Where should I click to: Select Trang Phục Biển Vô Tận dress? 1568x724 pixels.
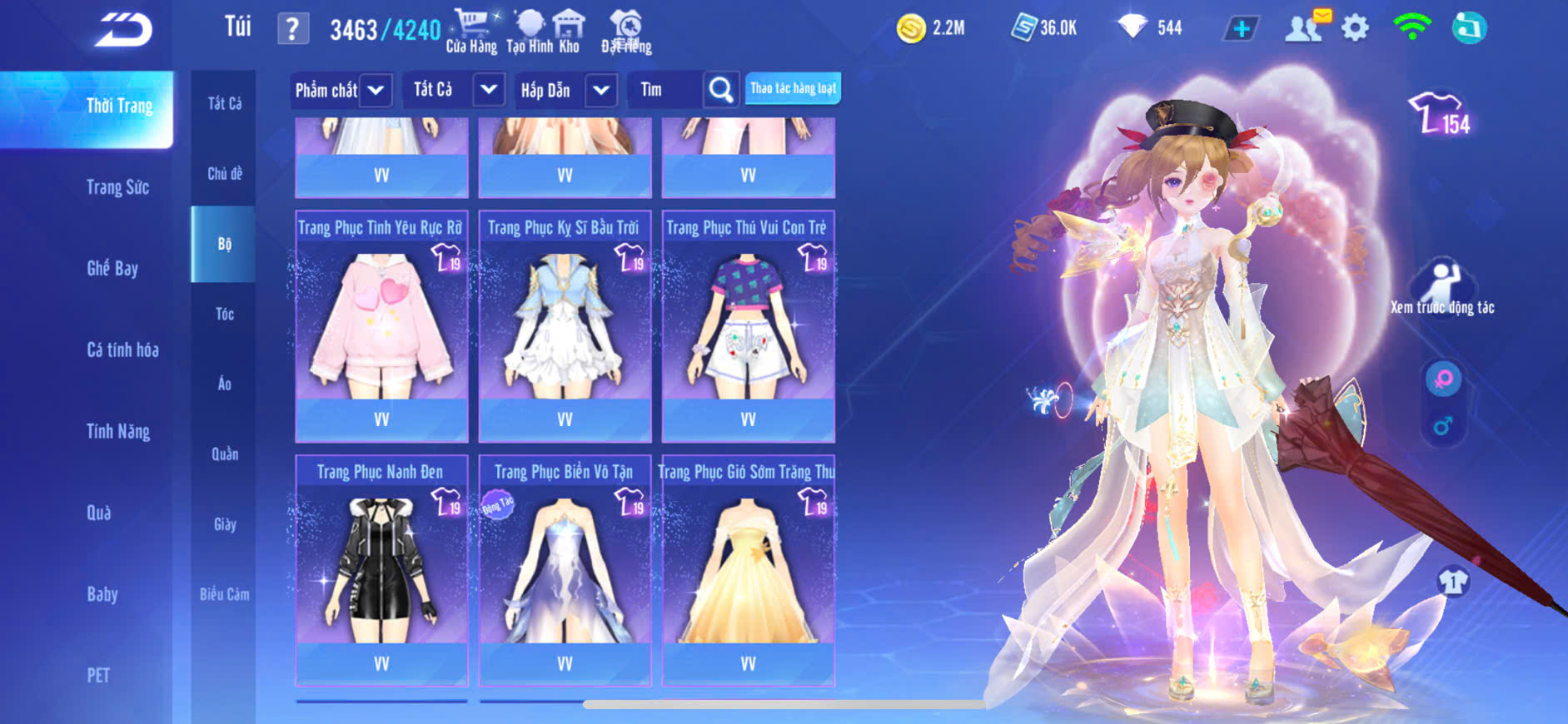pos(565,571)
